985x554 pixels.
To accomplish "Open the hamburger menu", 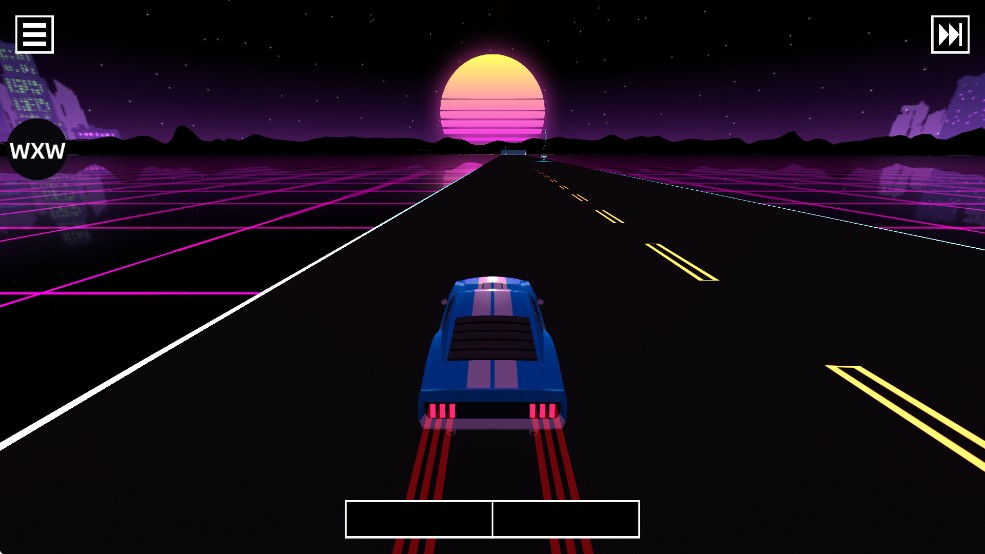I will tap(34, 34).
